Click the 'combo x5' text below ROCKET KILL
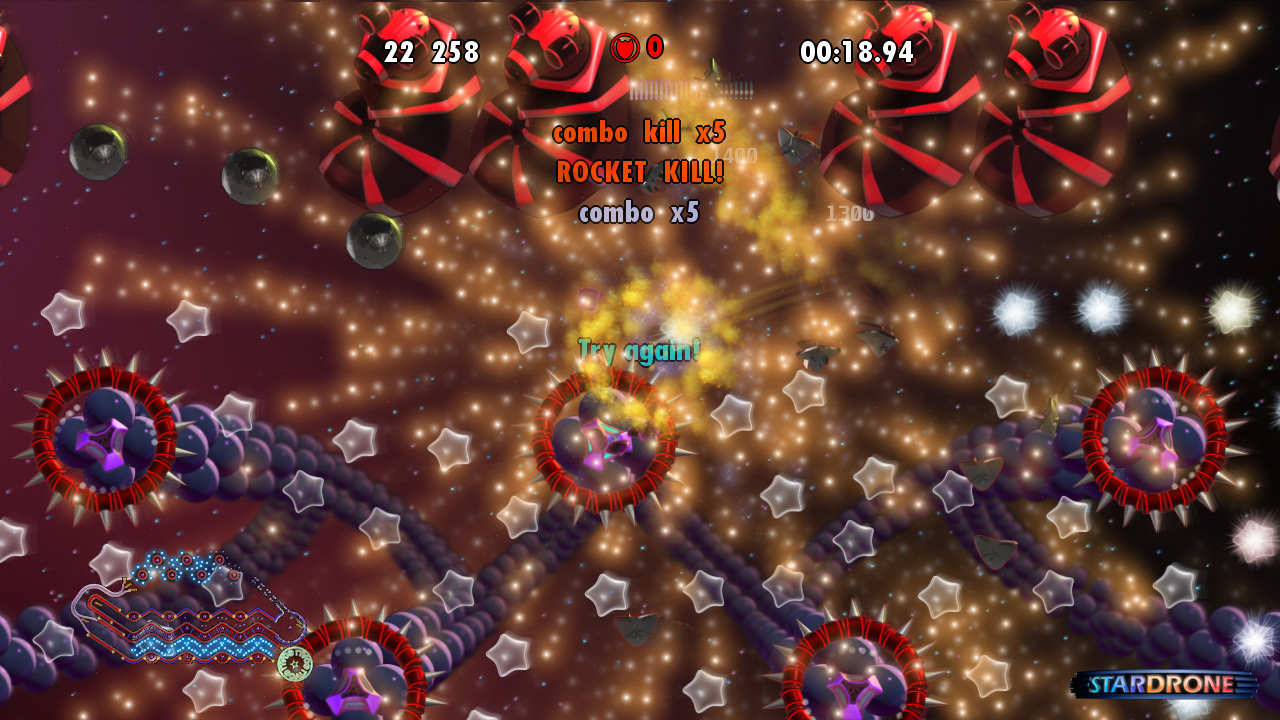The height and width of the screenshot is (720, 1280). 638,212
